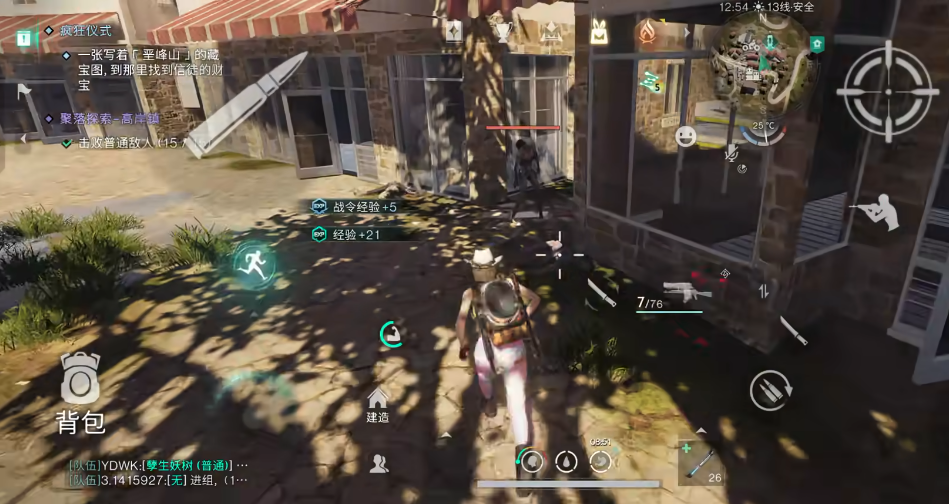Use the healing syringe item slot
949x504 pixels.
point(699,462)
